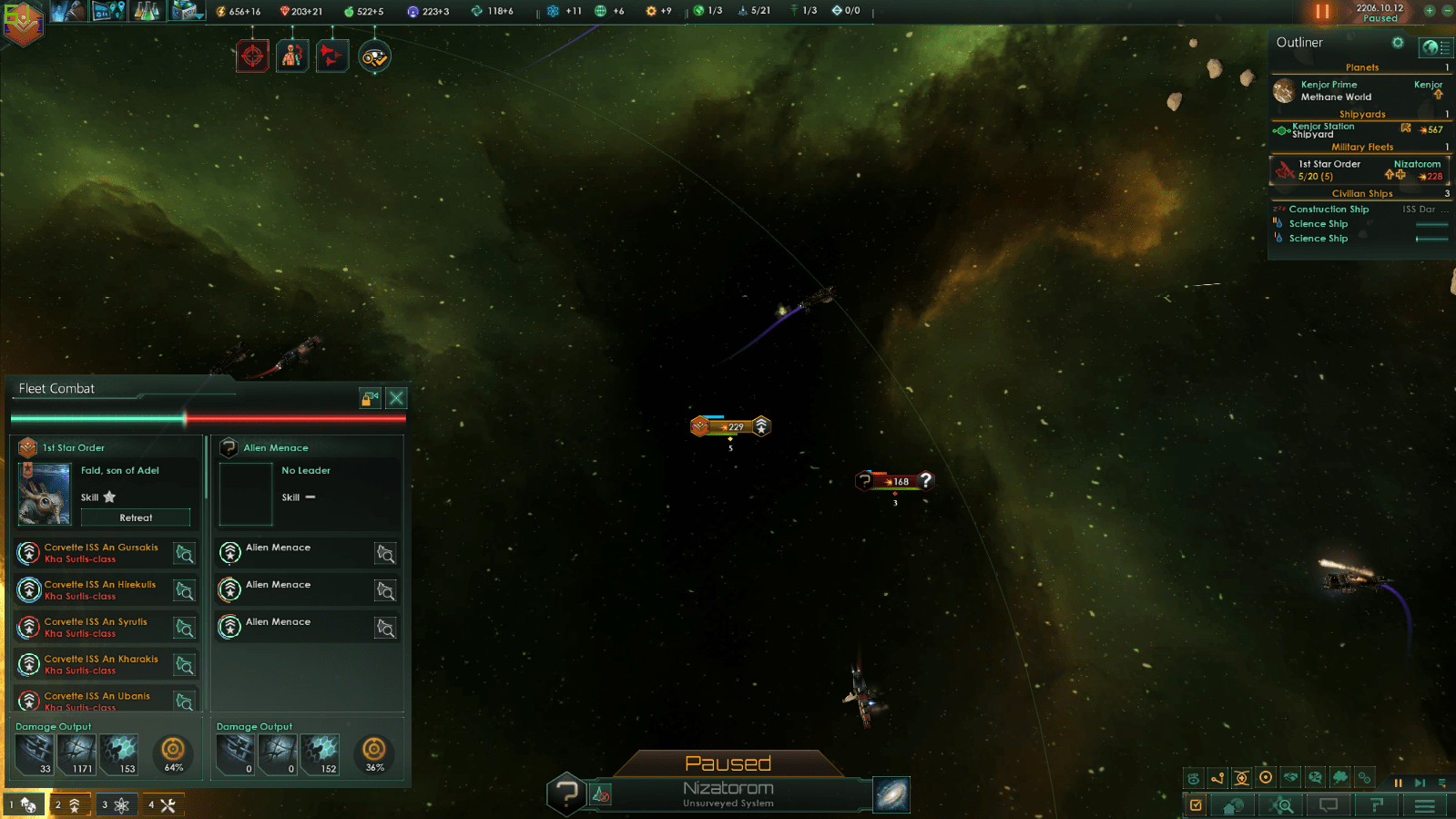Select Kenjor Station Shipyard in Outliner
The width and height of the screenshot is (1456, 819).
point(1324,130)
